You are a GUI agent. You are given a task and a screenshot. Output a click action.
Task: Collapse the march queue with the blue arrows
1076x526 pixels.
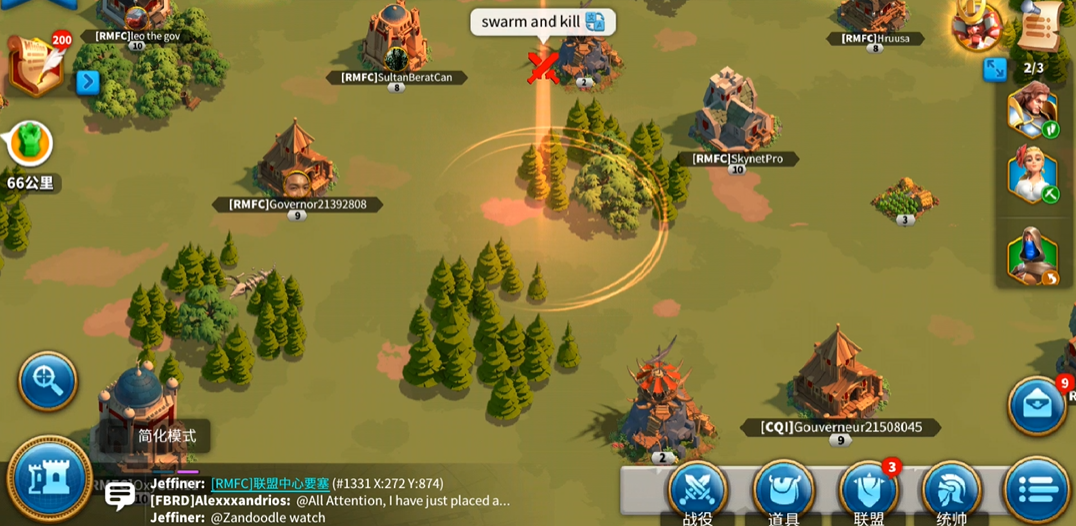click(x=995, y=69)
